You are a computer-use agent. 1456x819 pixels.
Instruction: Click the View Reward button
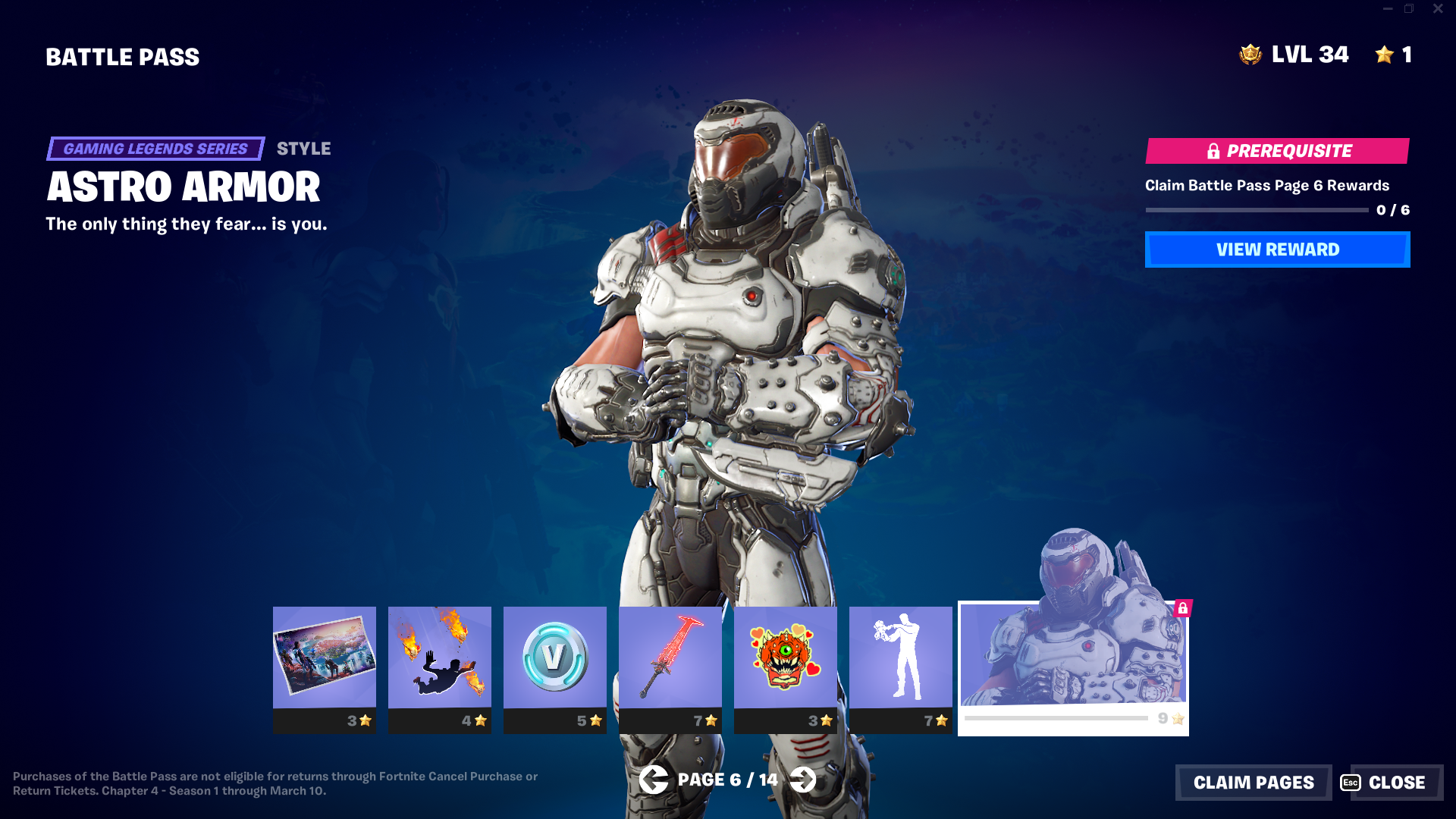pos(1277,249)
